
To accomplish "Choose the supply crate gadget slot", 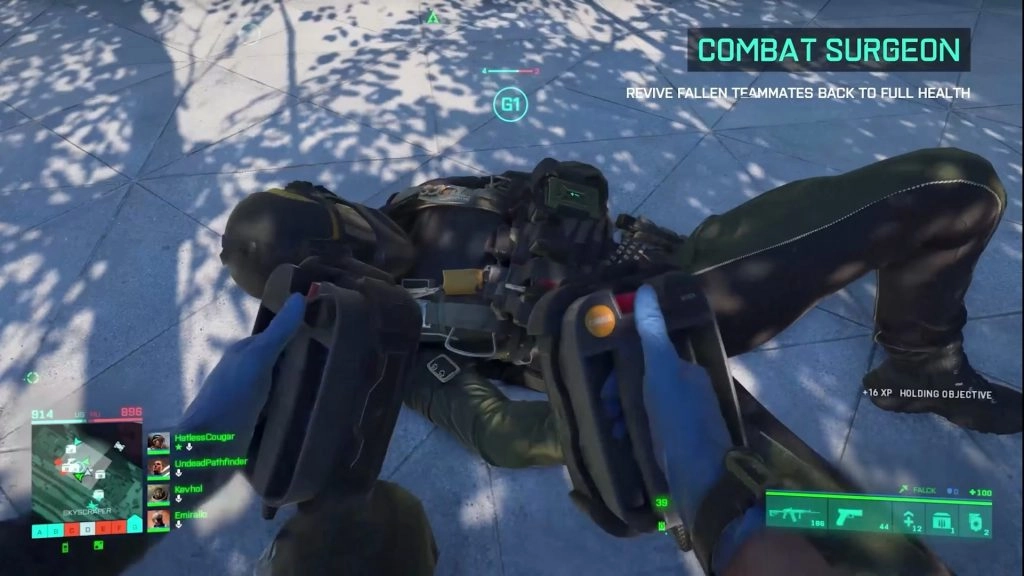I will (943, 517).
